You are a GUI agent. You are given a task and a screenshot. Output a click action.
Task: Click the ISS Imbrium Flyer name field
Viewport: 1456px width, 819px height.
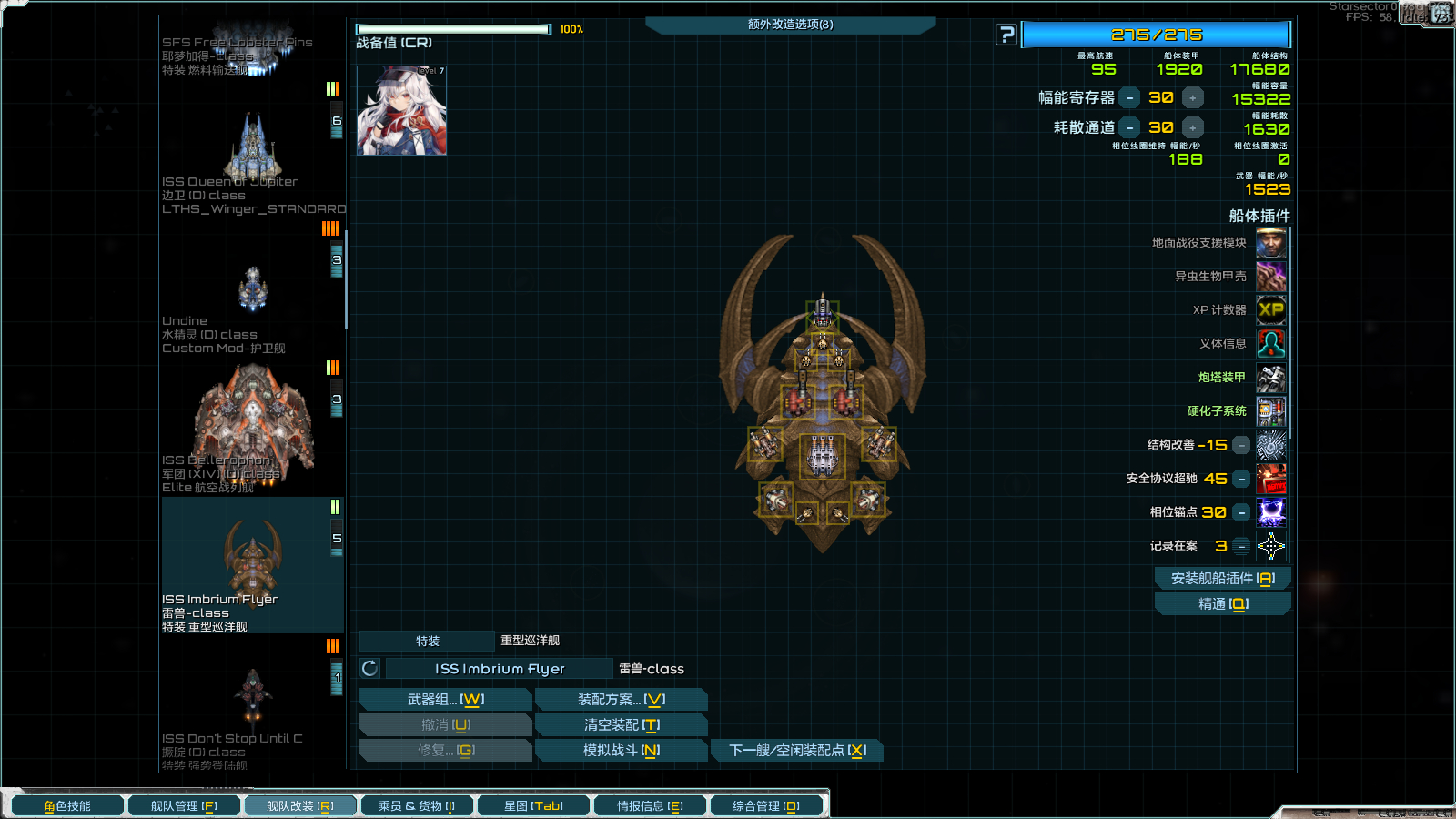click(x=499, y=668)
